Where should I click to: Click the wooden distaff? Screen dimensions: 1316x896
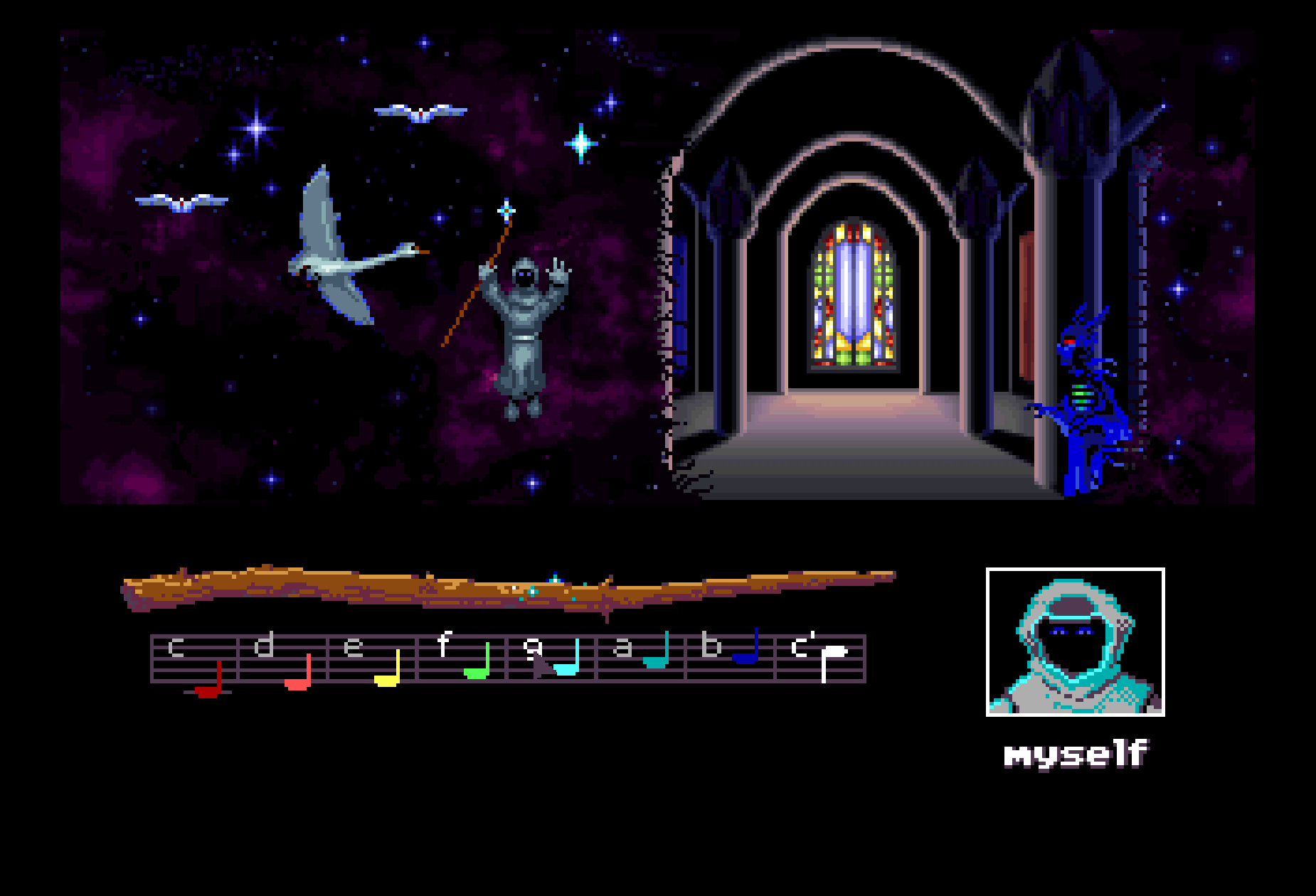498,588
